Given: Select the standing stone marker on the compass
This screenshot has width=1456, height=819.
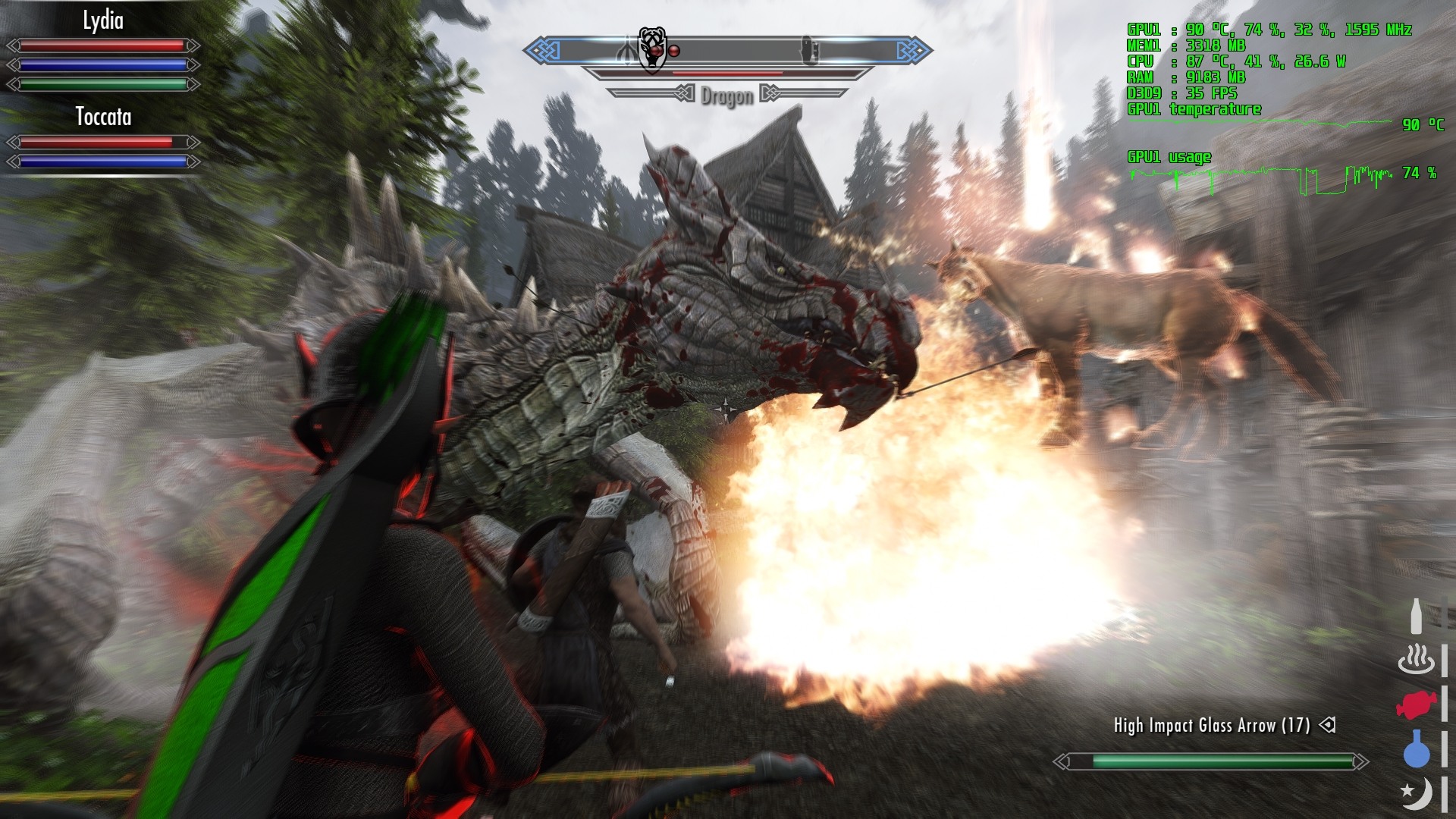Looking at the screenshot, I should click(x=809, y=51).
